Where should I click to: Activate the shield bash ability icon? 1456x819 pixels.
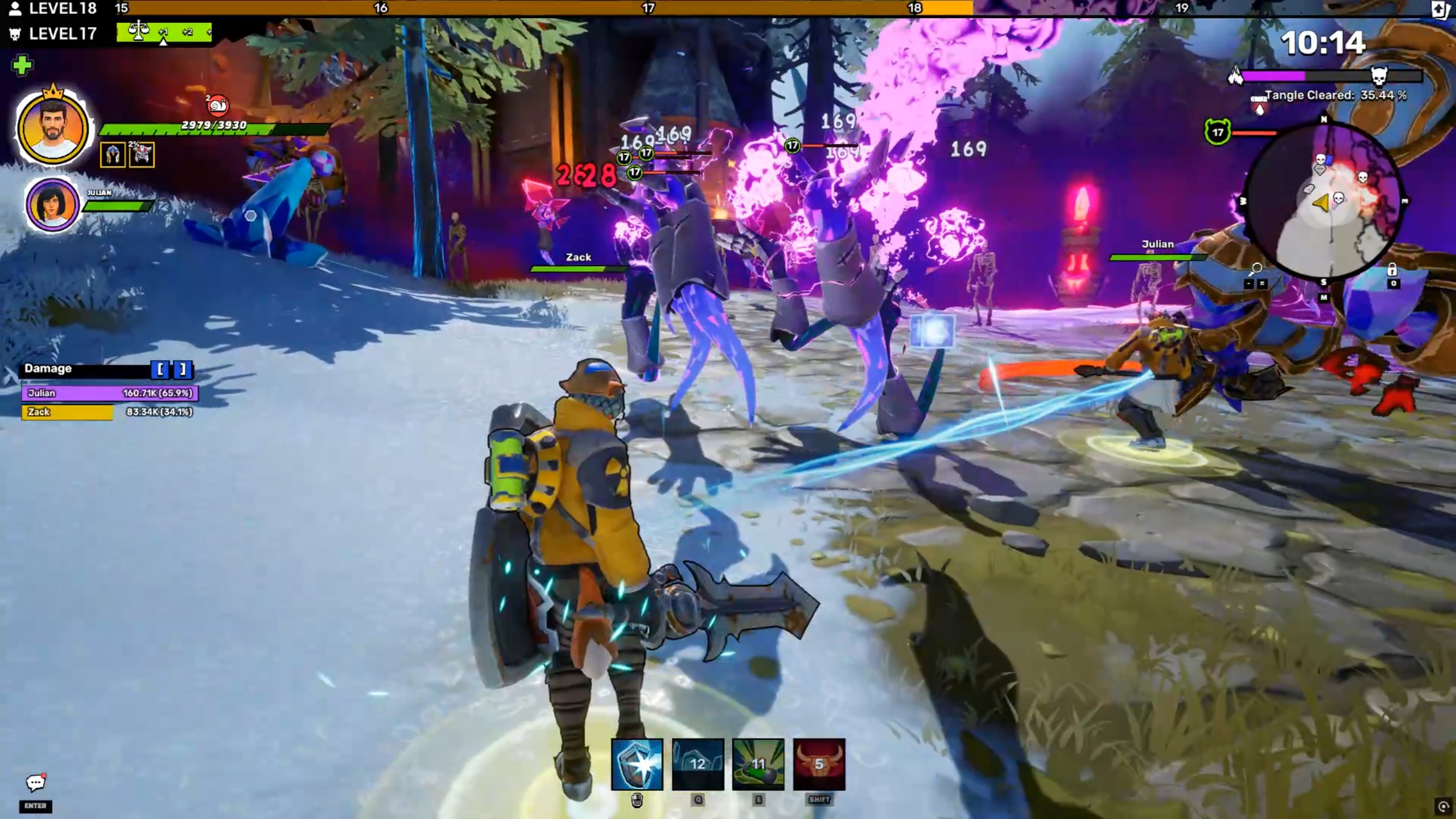pos(637,764)
